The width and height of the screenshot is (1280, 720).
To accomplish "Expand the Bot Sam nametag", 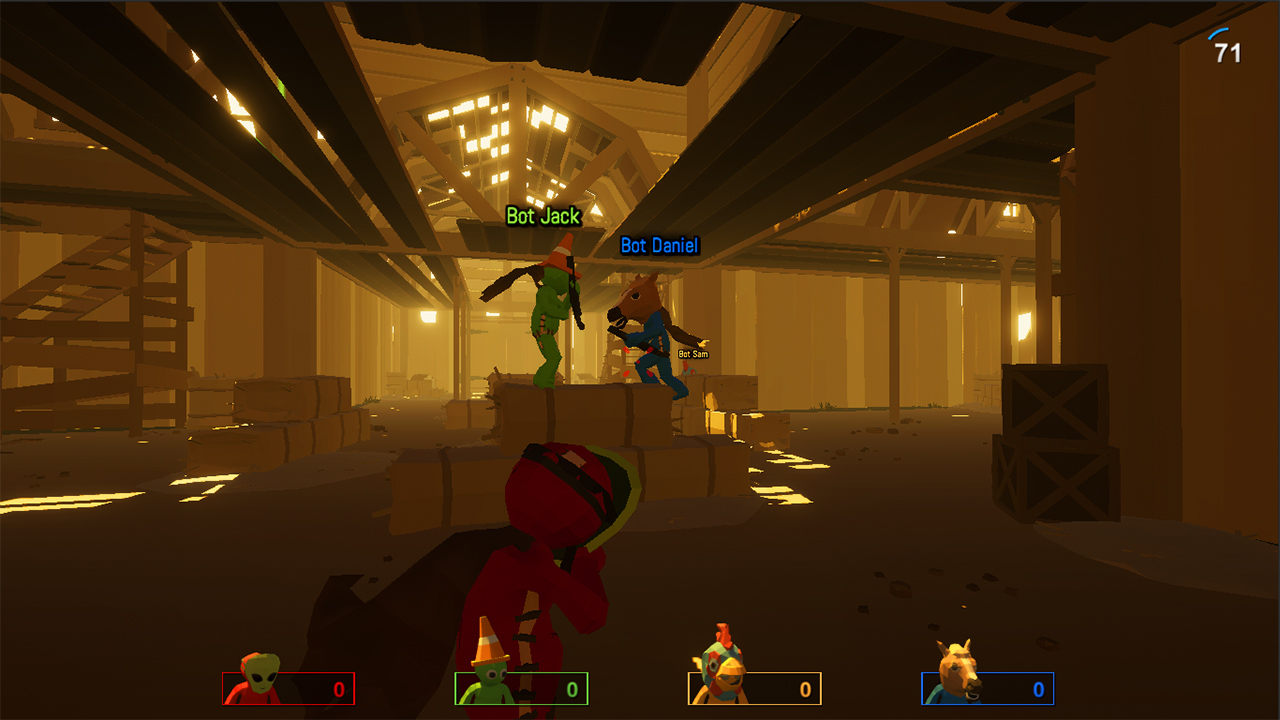I will [691, 352].
